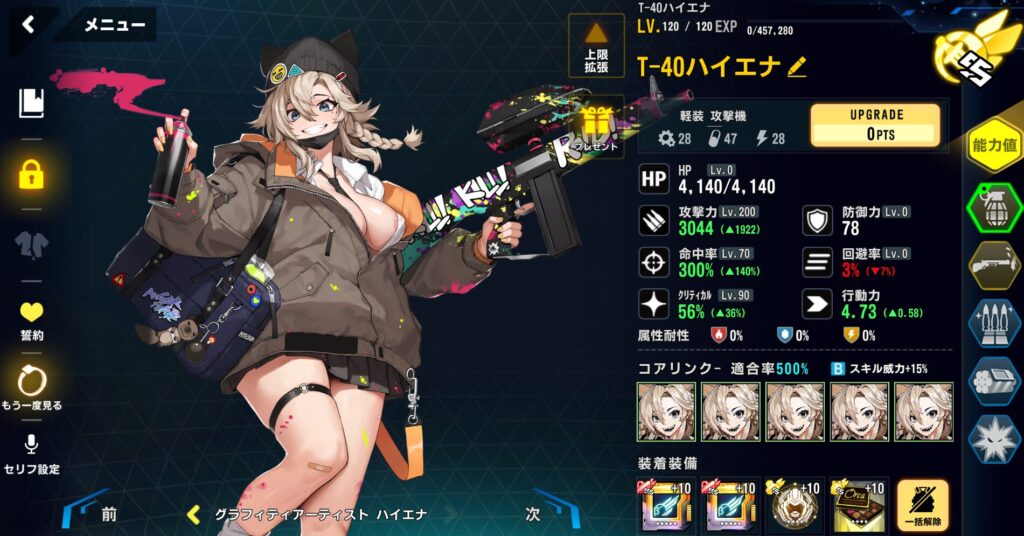Switch to the 能力値 stats tab
This screenshot has width=1024, height=536.
pos(993,146)
